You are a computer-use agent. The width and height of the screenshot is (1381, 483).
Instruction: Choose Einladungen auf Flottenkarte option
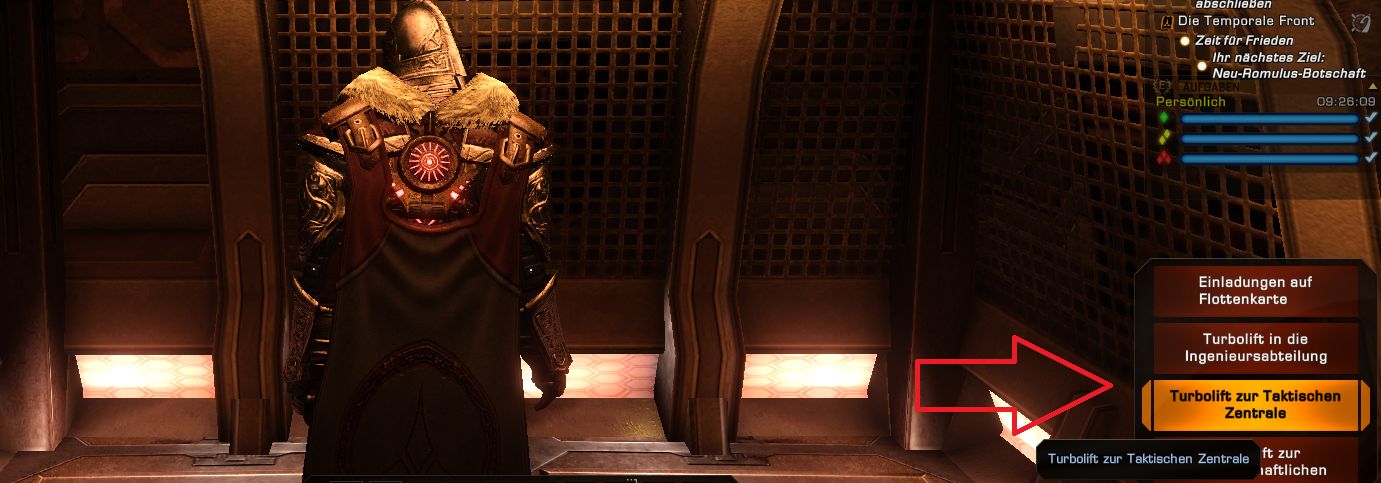1256,291
